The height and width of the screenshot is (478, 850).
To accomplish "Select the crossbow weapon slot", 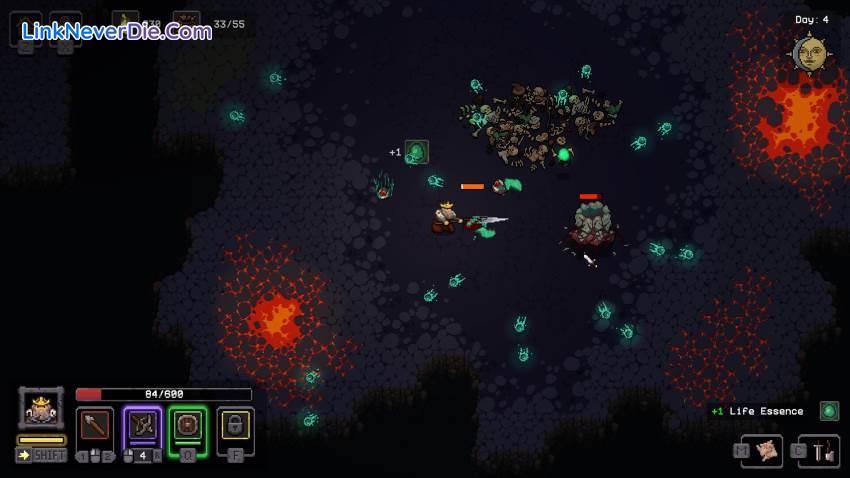I will coord(142,425).
